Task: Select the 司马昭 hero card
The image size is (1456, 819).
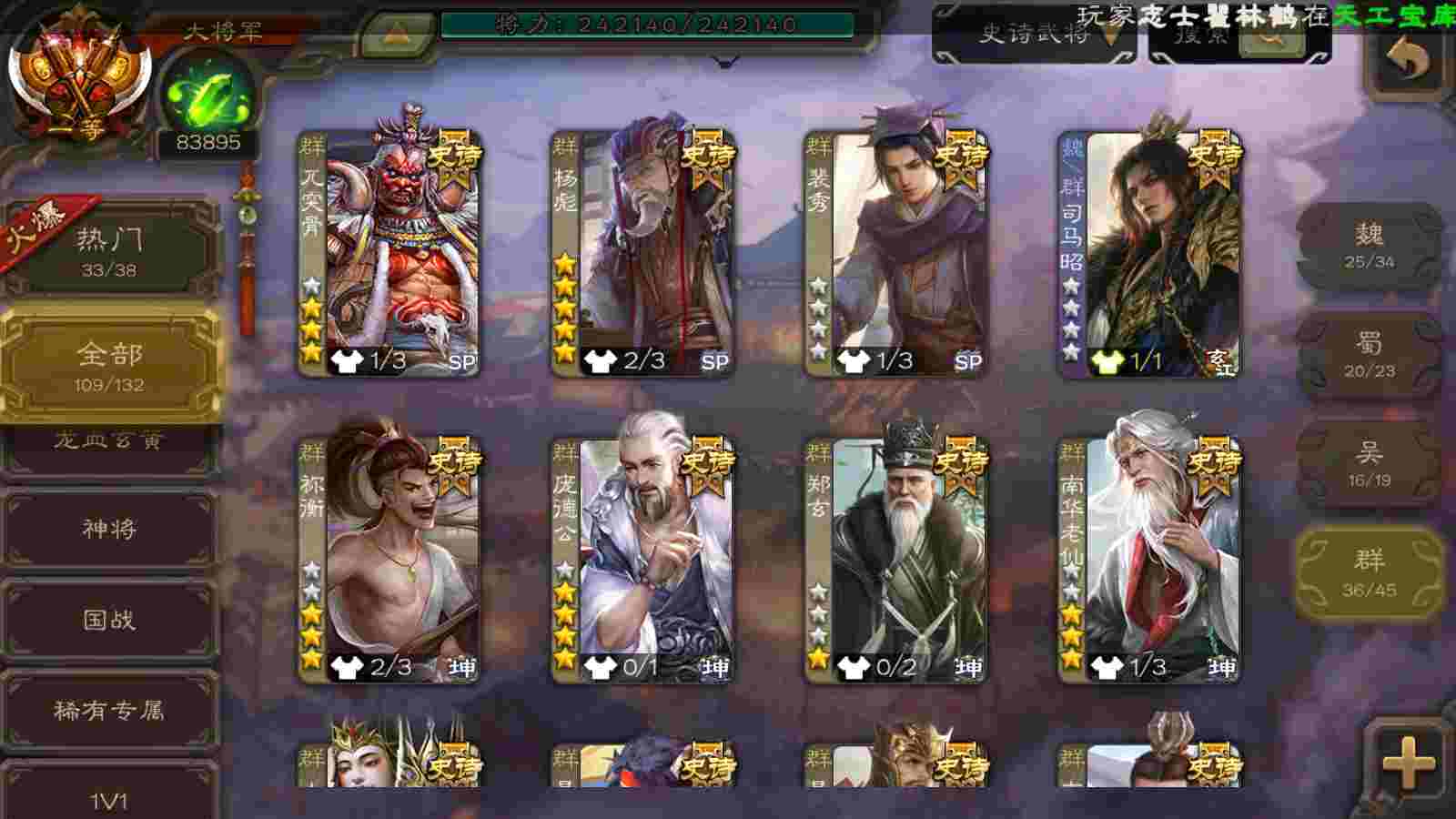Action: pos(1148,253)
